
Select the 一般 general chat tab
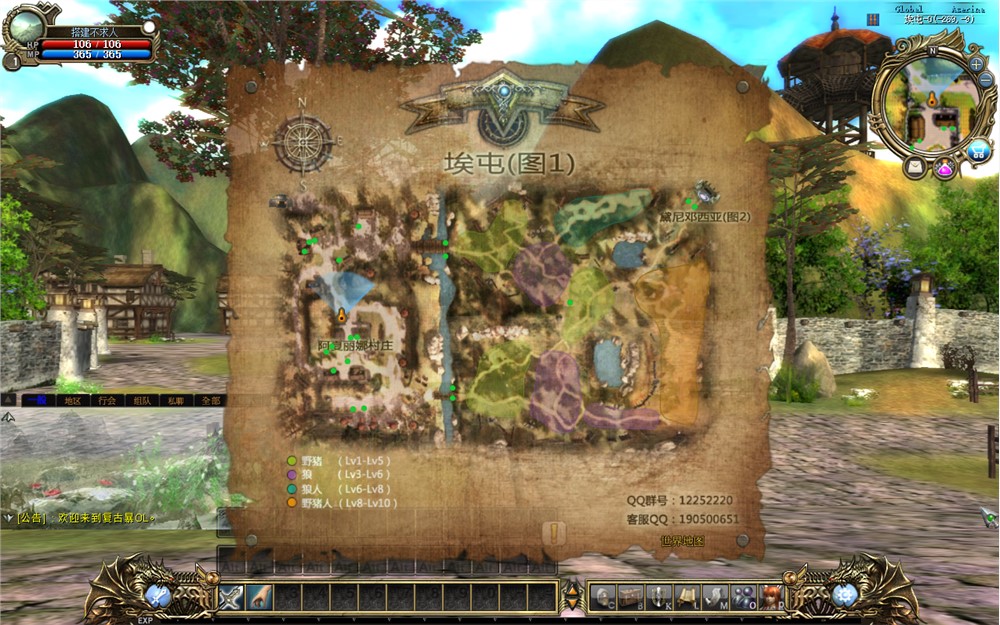pos(37,400)
